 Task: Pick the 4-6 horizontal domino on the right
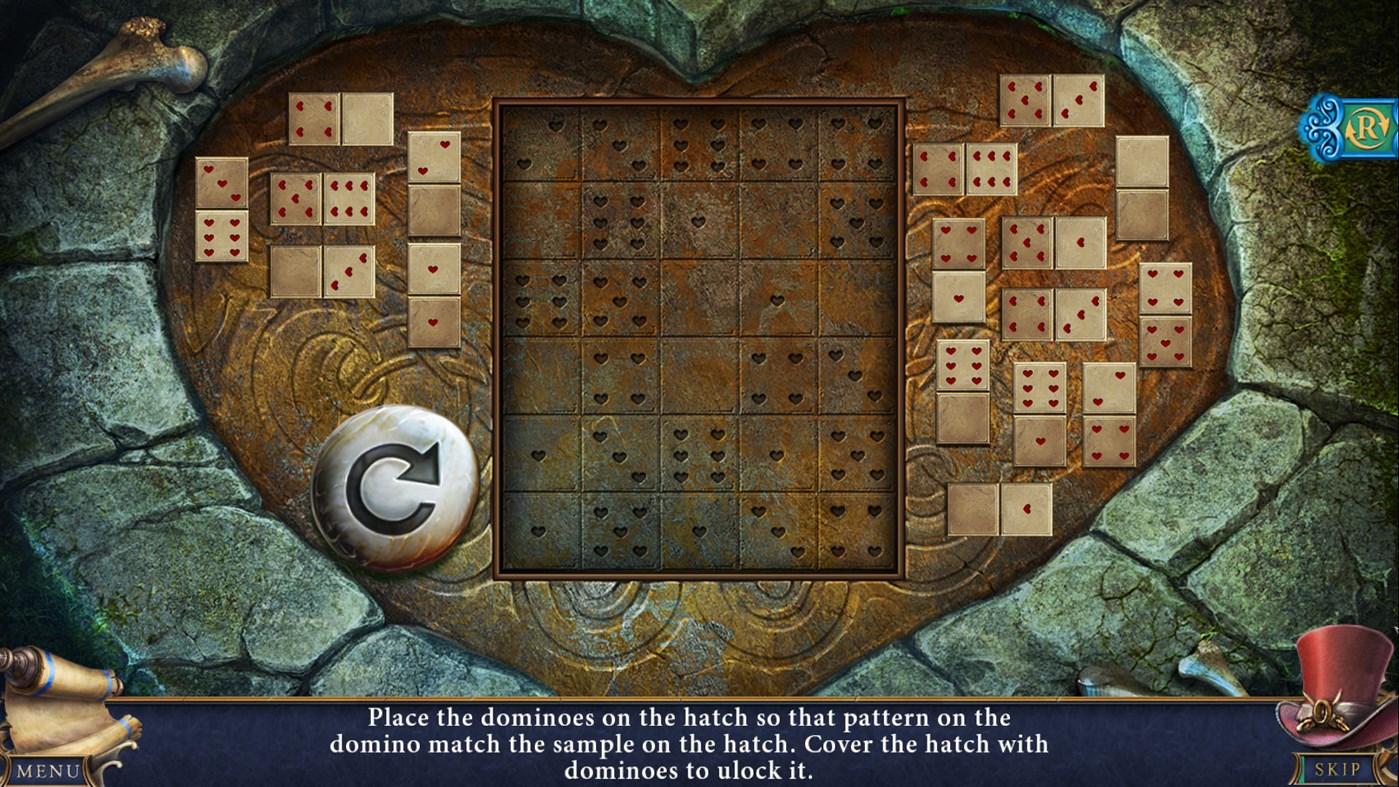click(x=965, y=167)
